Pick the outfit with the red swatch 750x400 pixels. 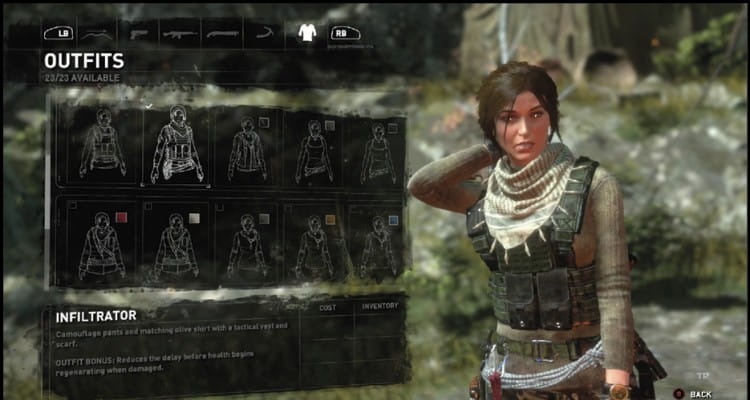(102, 243)
